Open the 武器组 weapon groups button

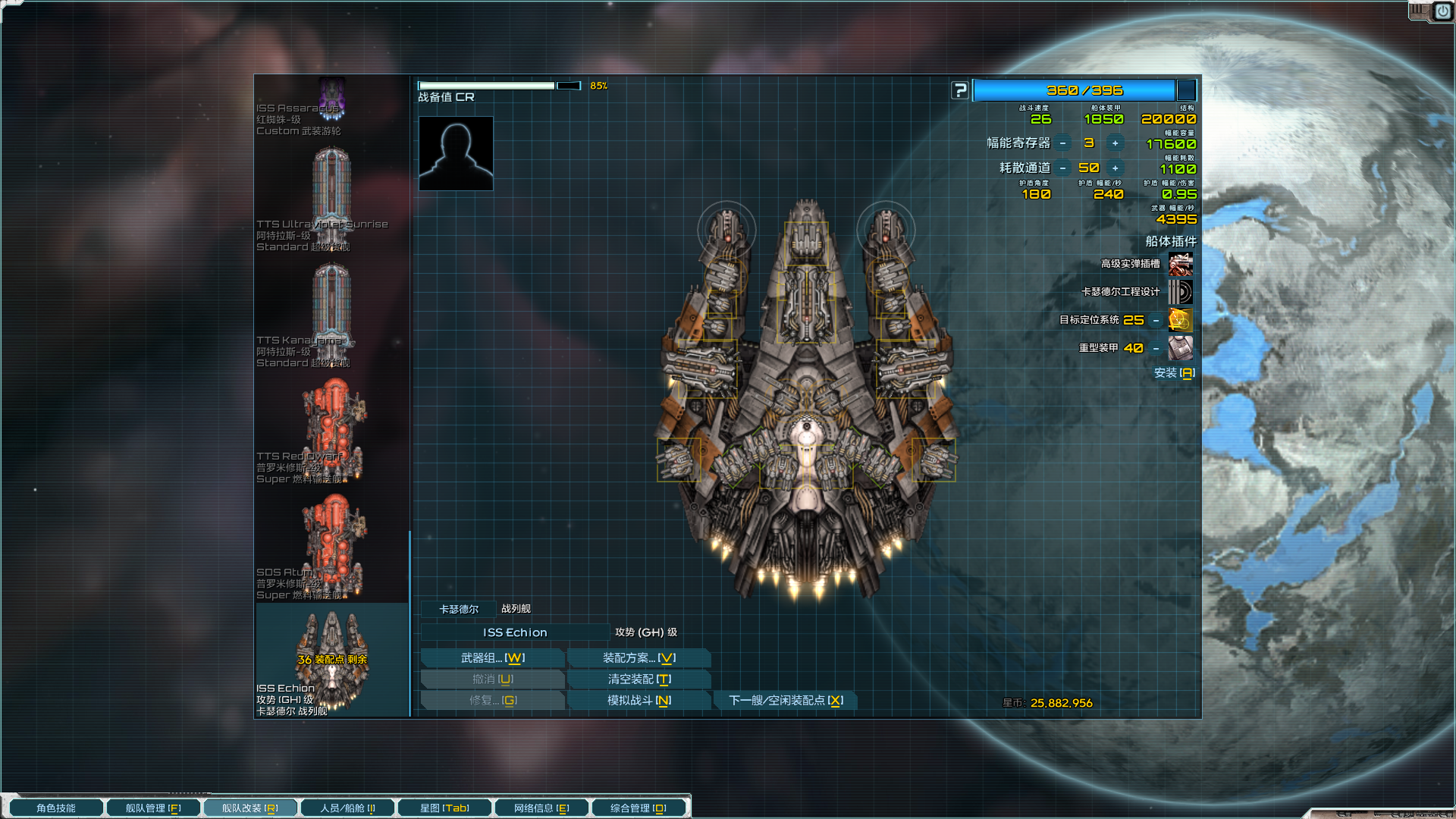click(x=492, y=658)
